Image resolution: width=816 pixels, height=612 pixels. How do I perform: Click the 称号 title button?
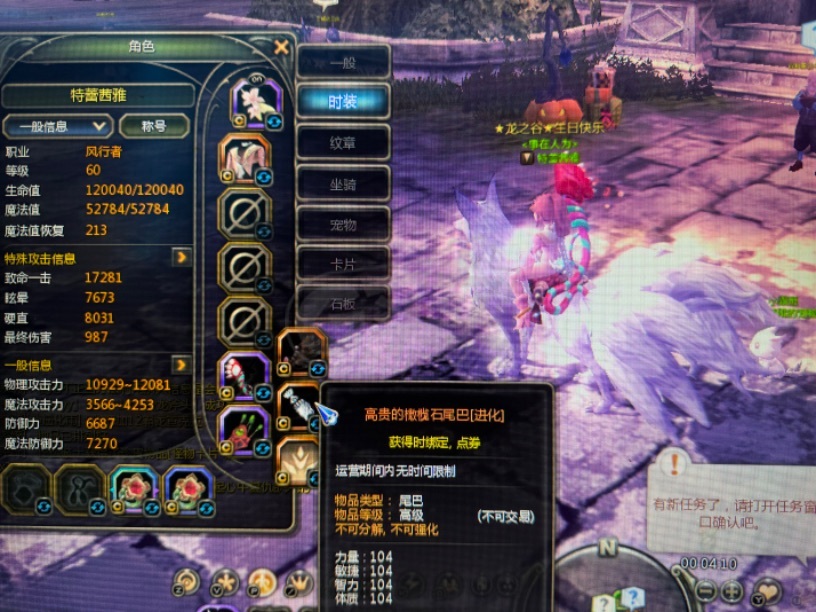(153, 126)
